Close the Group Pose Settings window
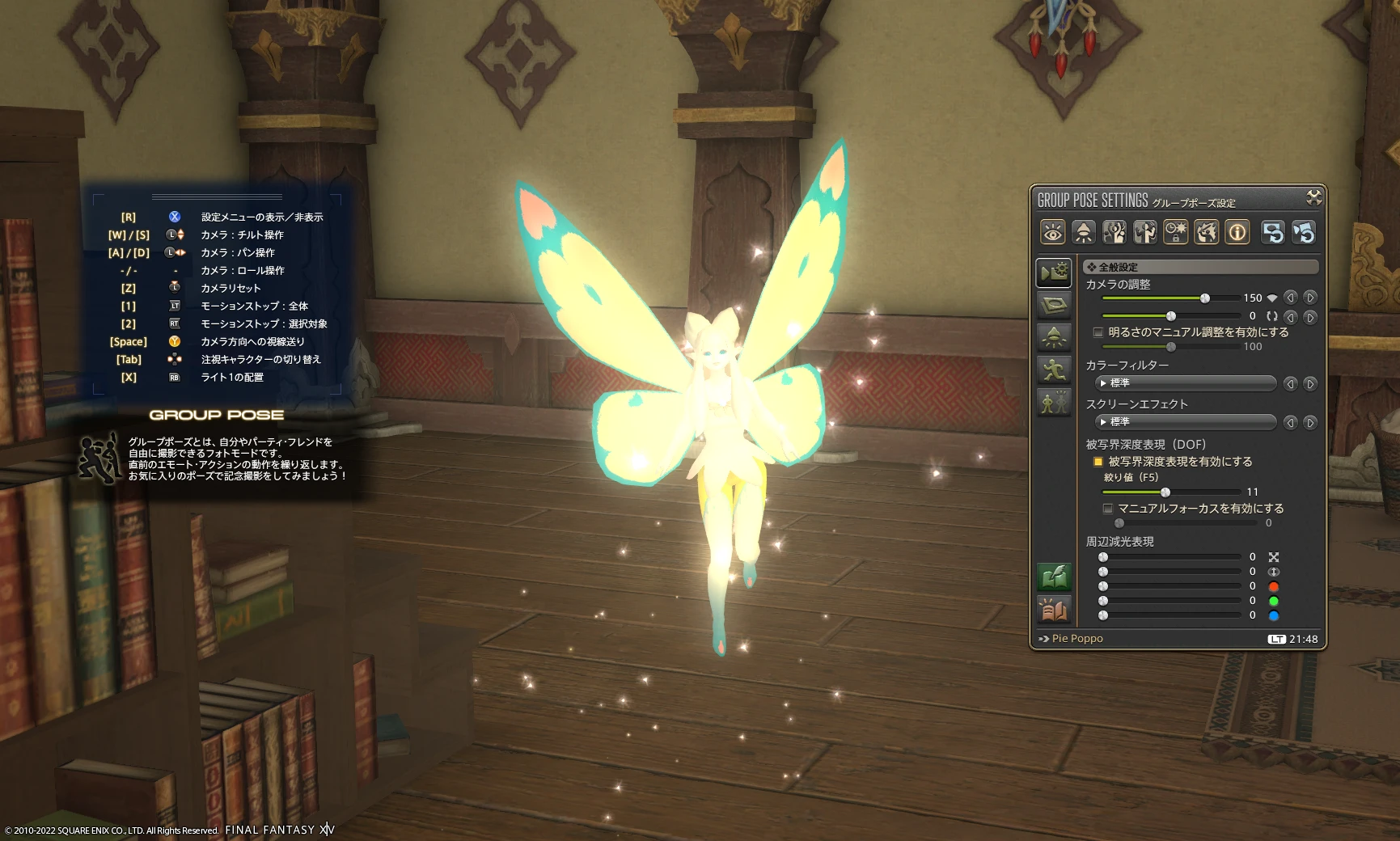Image resolution: width=1400 pixels, height=841 pixels. (x=1313, y=197)
